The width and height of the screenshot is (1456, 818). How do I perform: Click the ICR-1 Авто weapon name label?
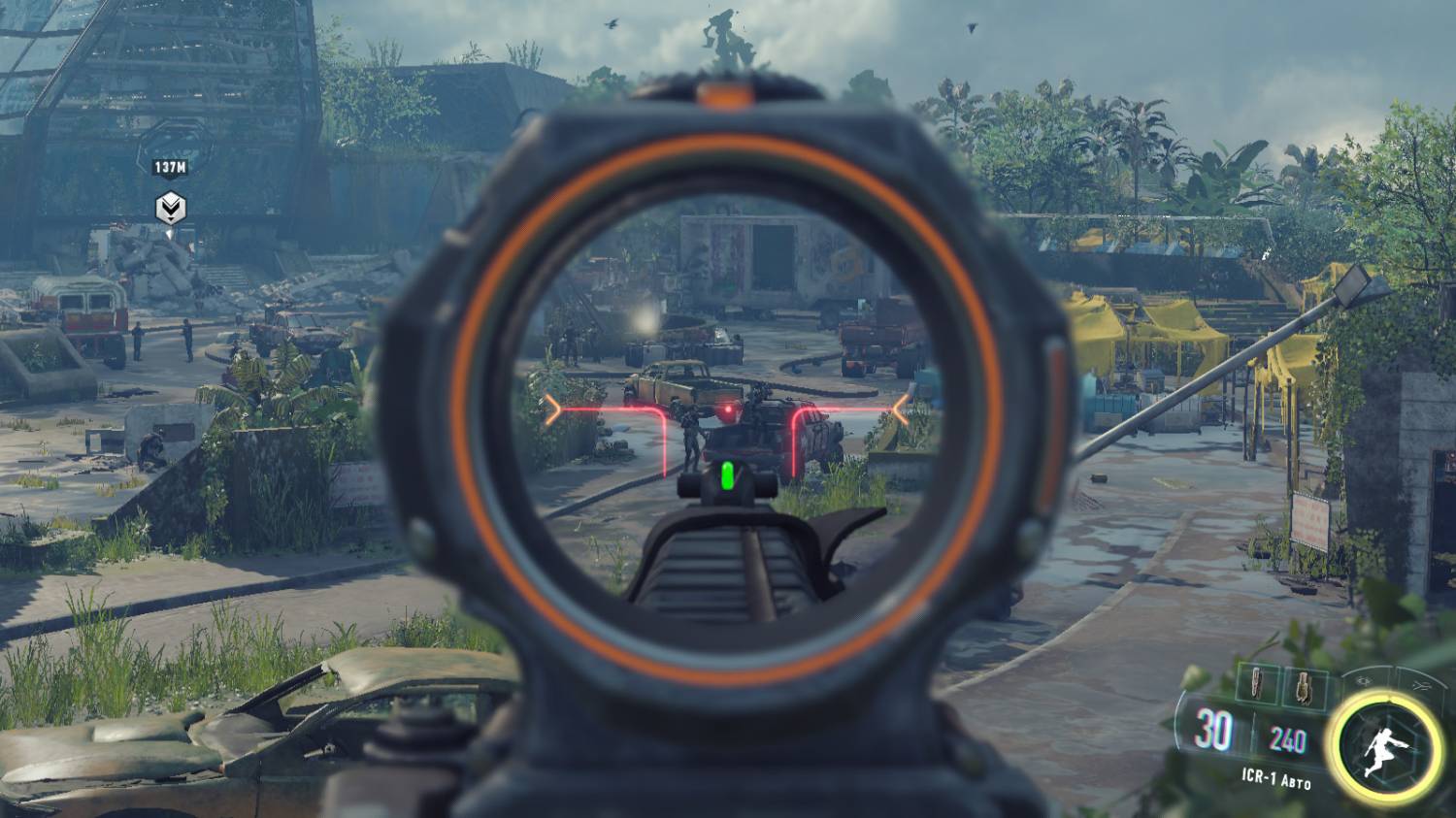(1276, 778)
